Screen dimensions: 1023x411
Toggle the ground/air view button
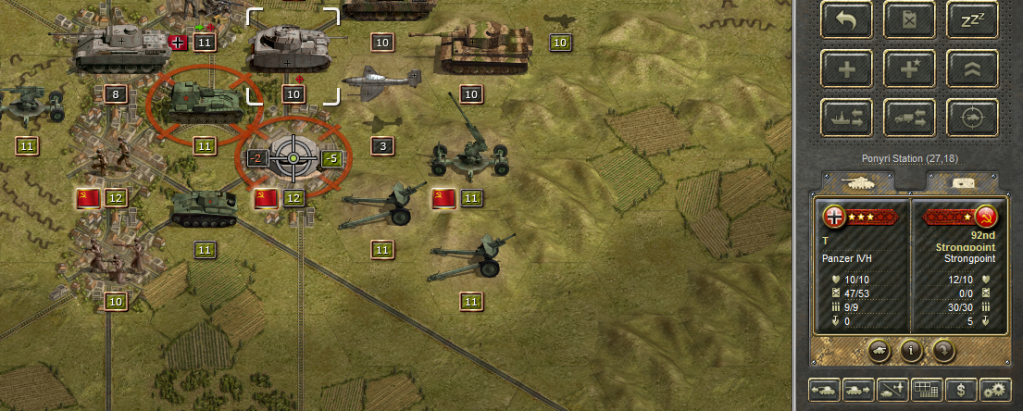[891, 389]
